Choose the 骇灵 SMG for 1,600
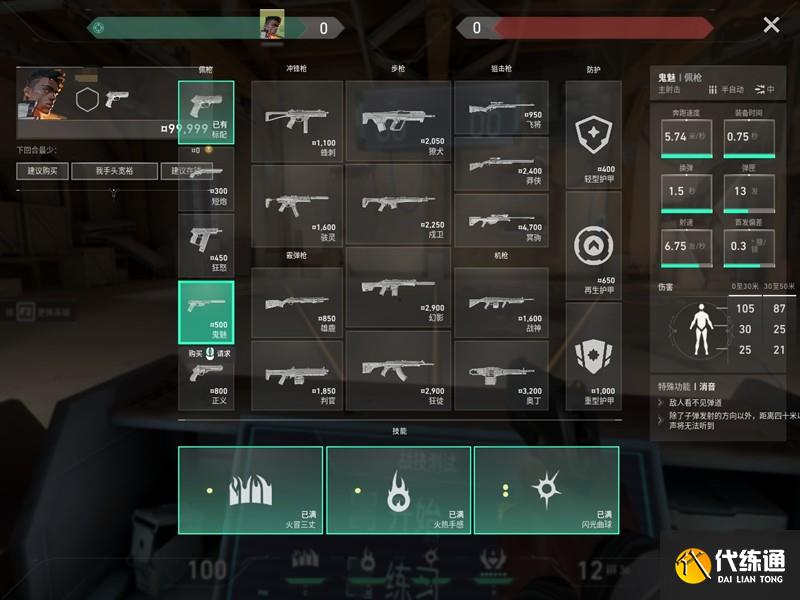The image size is (800, 600). [297, 205]
